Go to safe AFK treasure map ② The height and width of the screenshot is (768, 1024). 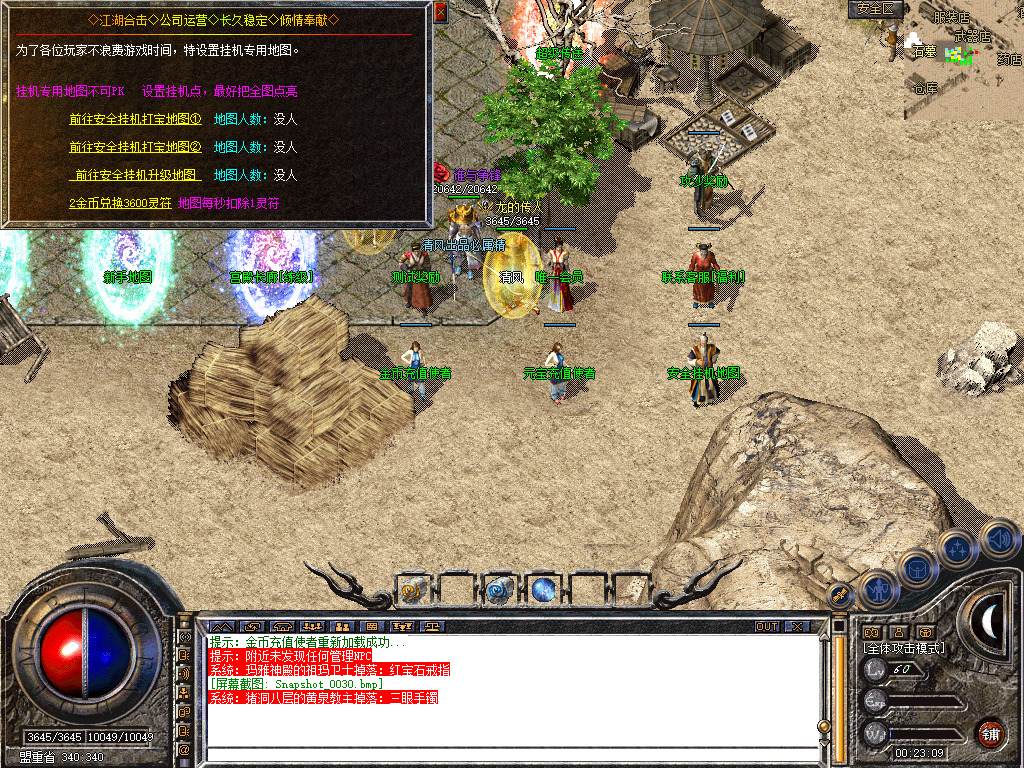click(x=135, y=147)
